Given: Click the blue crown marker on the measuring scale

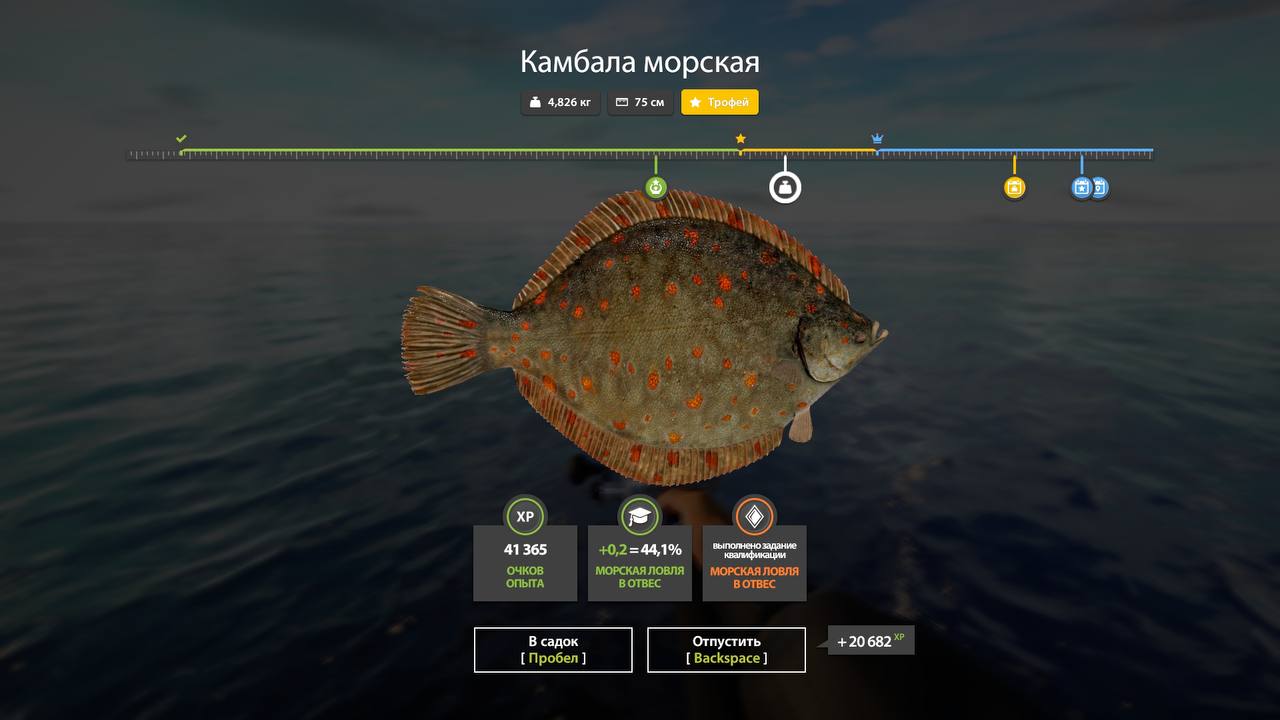Looking at the screenshot, I should coord(877,138).
